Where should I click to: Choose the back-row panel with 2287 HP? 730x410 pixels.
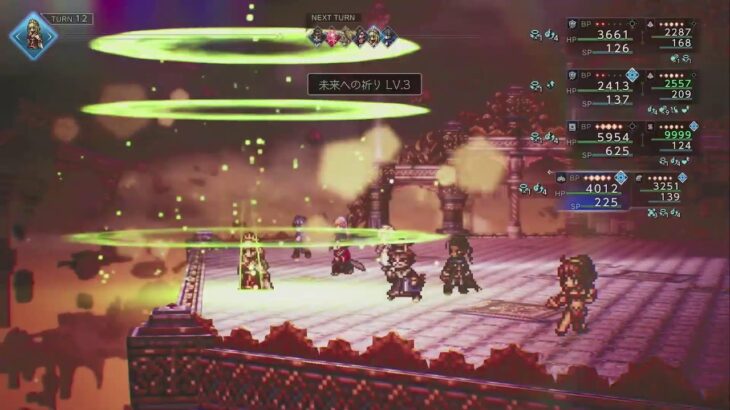665,36
